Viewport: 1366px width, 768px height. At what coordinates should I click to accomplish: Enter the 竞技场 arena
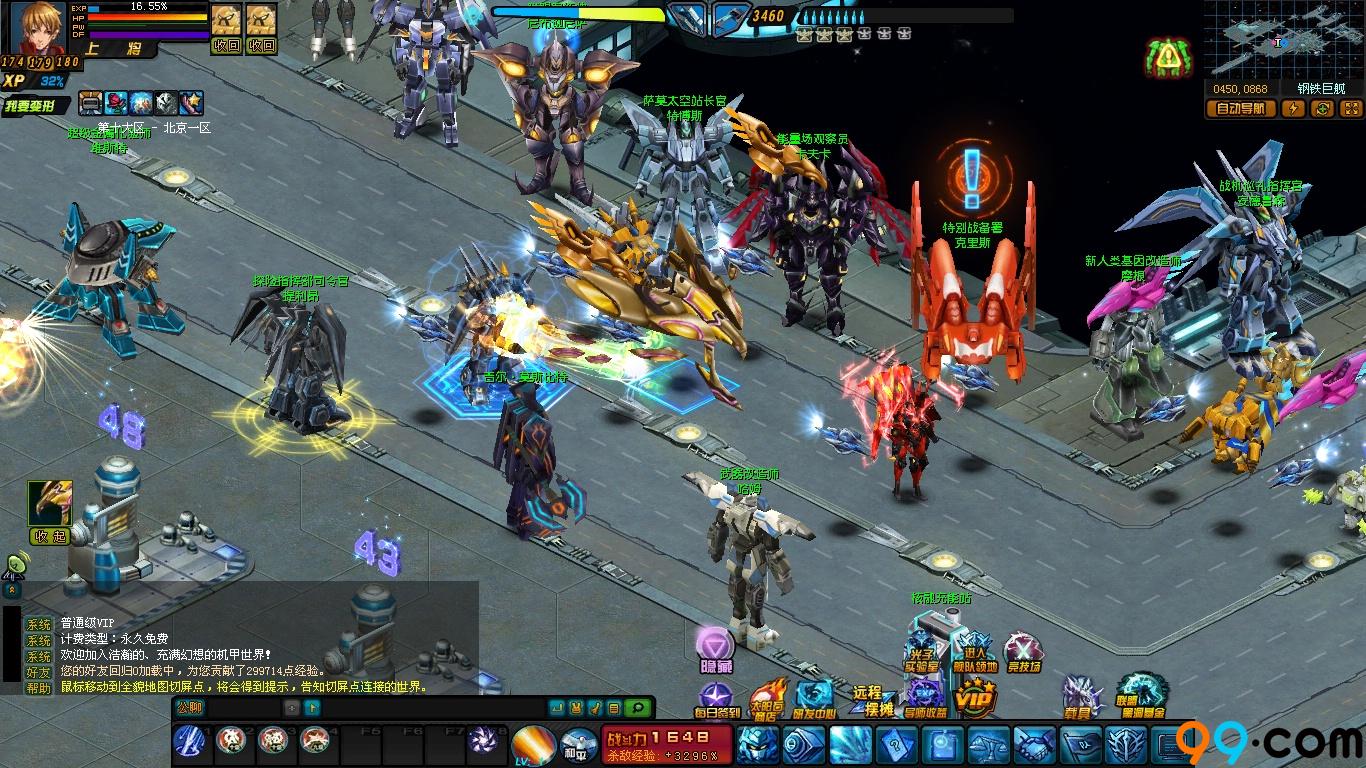[1022, 653]
